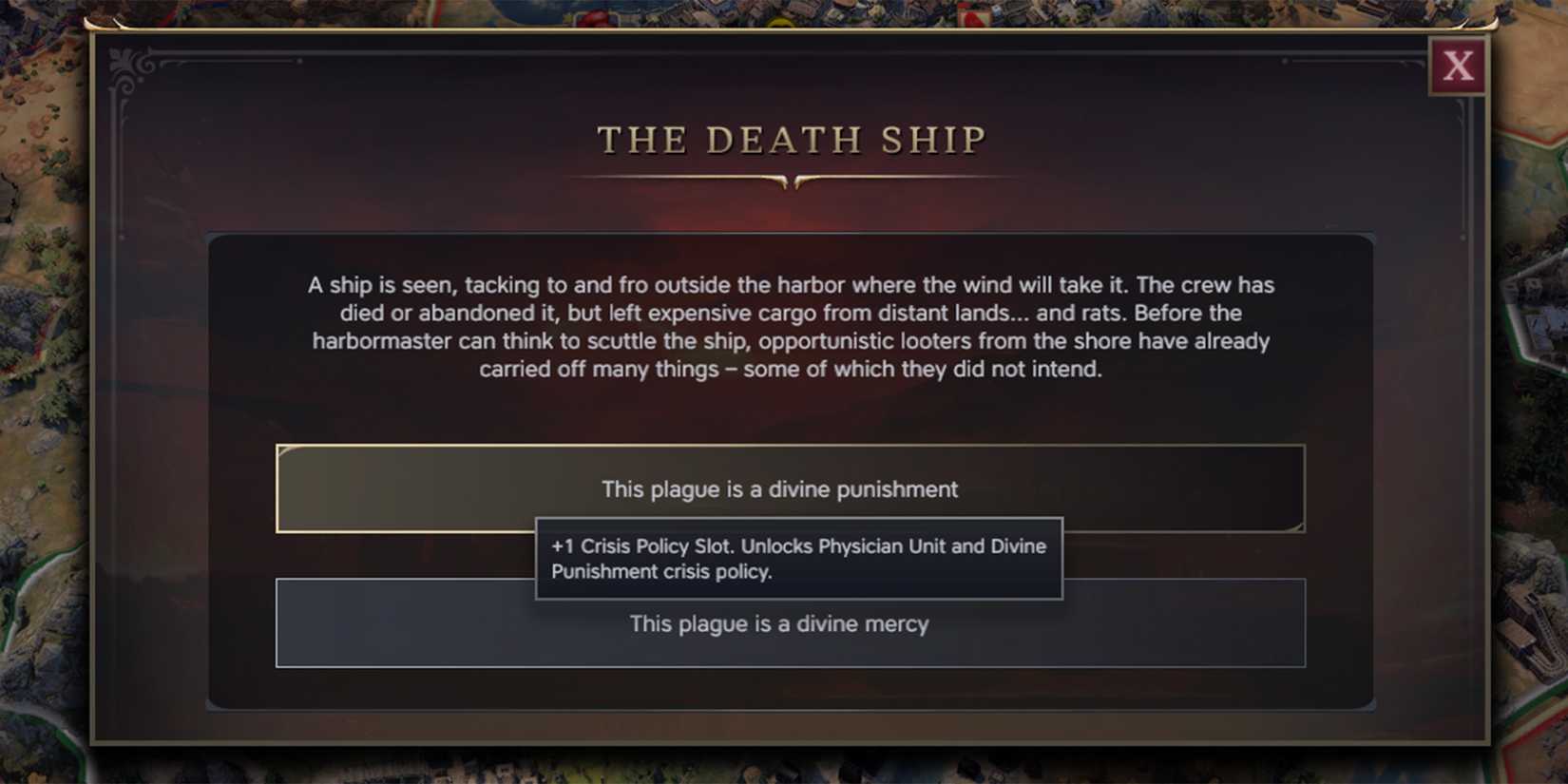Click the Death Ship title text
Screen dimensions: 1568x784
792,139
